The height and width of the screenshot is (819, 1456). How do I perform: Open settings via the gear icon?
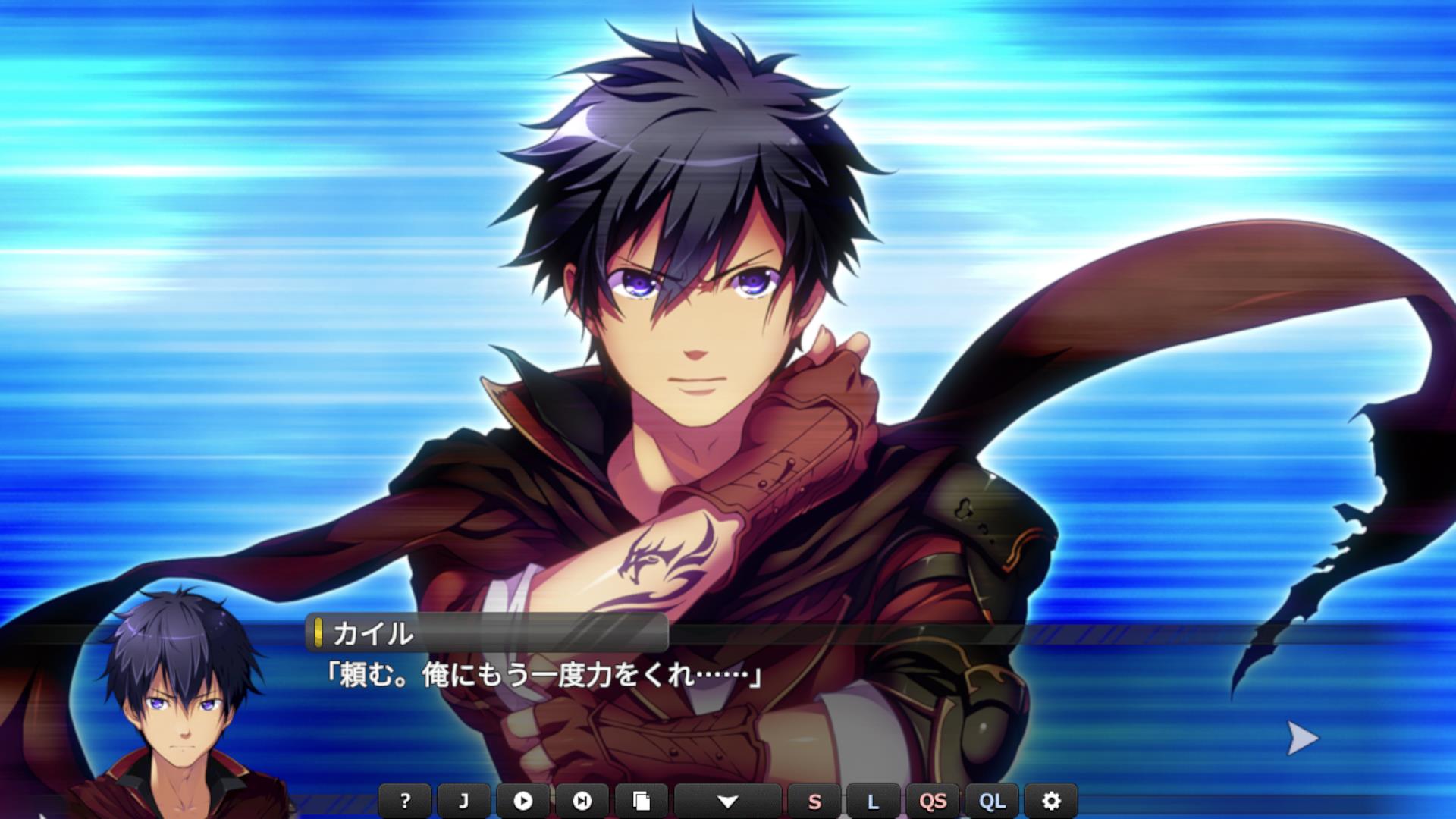[1051, 801]
